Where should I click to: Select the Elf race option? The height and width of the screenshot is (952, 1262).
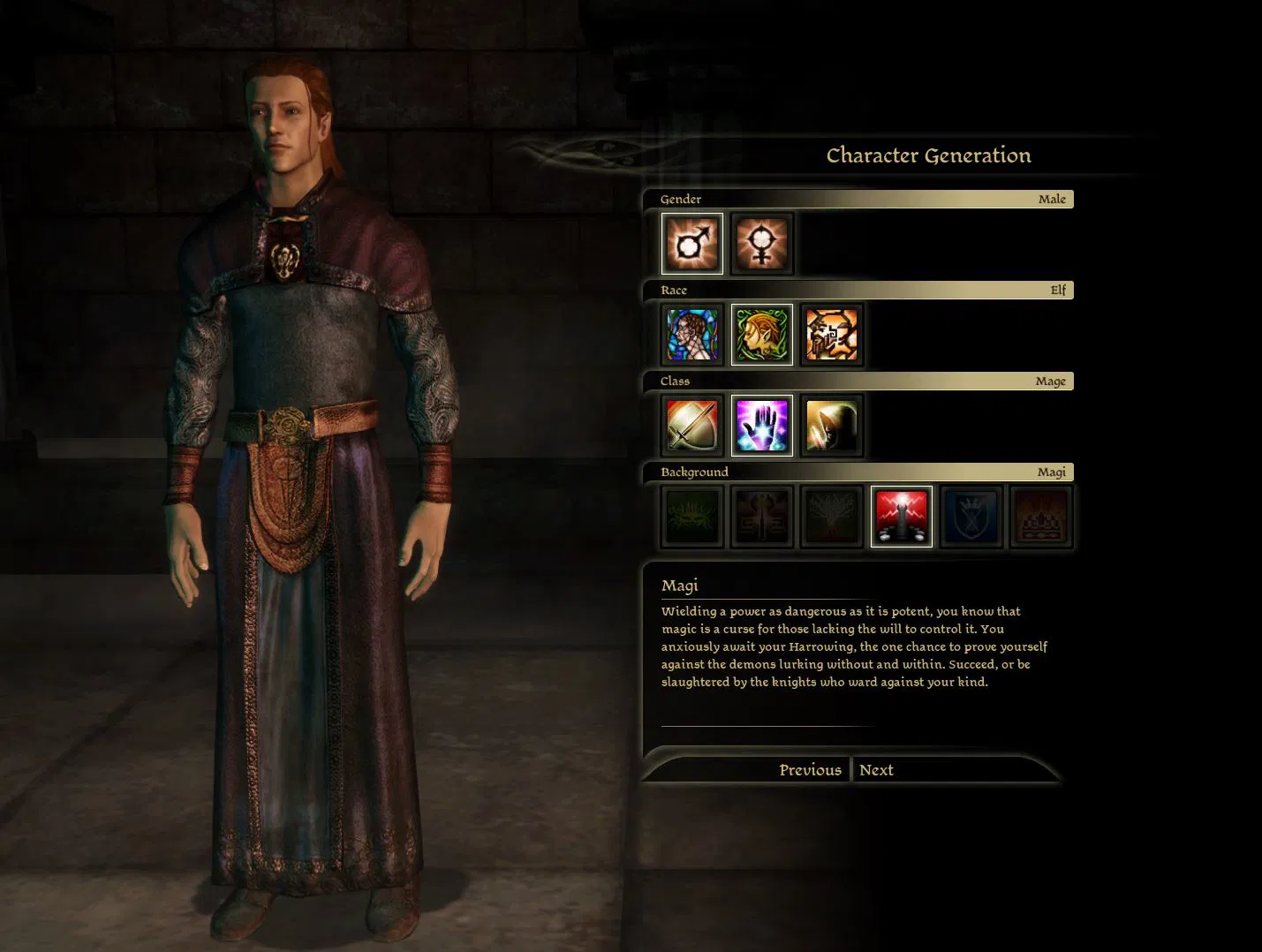click(761, 335)
